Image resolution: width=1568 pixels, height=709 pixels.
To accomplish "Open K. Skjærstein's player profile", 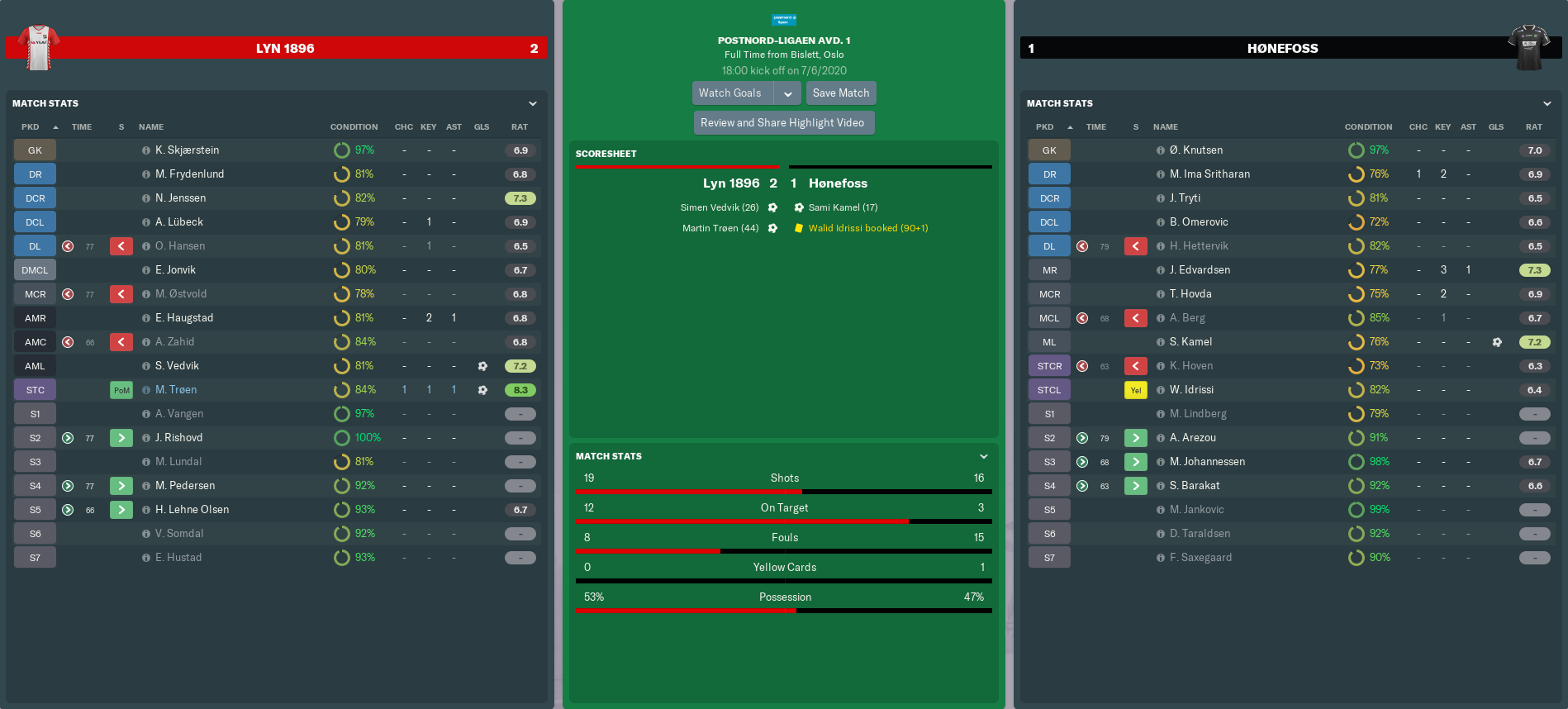I will (187, 150).
